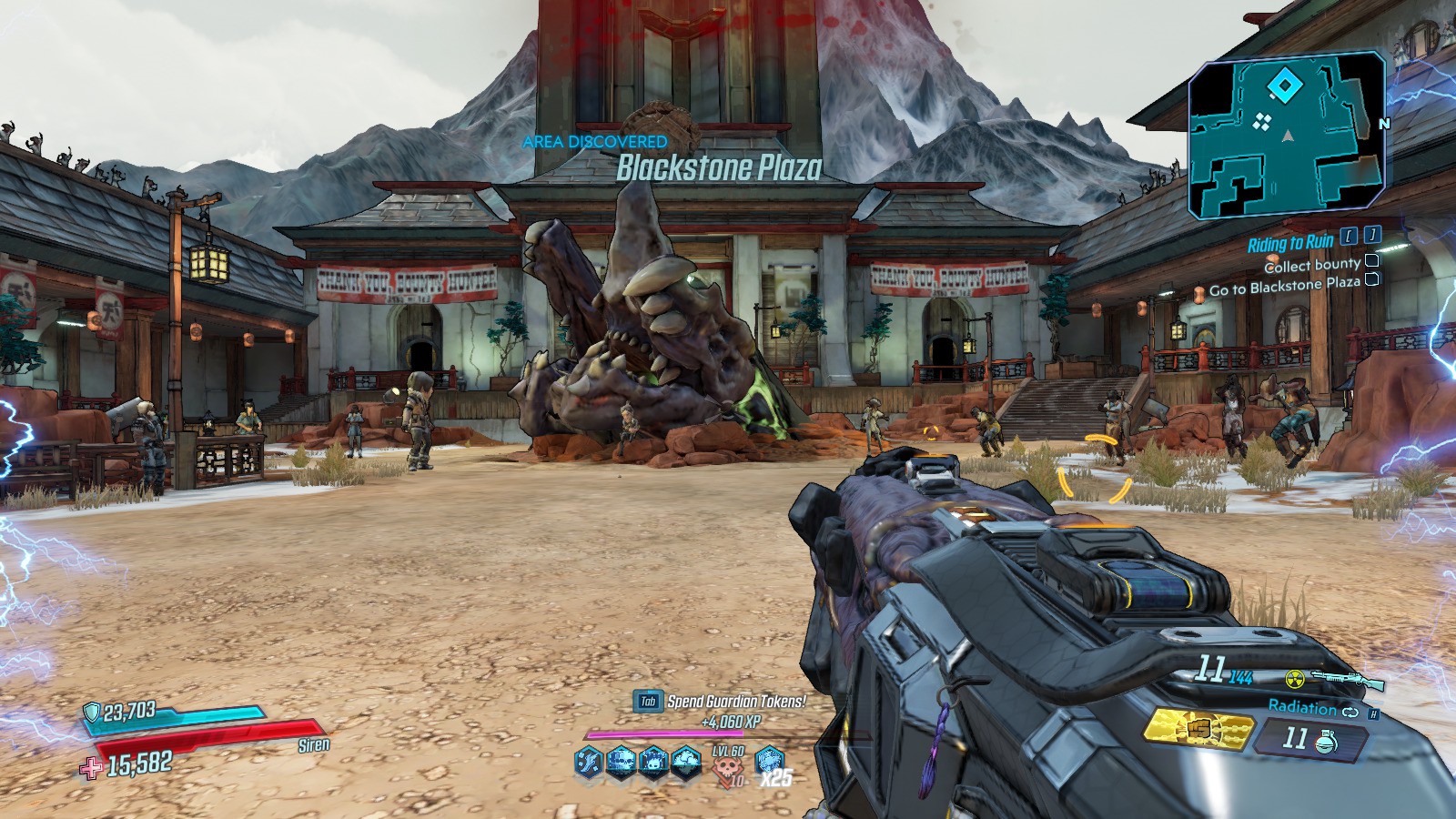The image size is (1456, 819).
Task: Click the yellow radiation element symbol
Action: 1295,679
